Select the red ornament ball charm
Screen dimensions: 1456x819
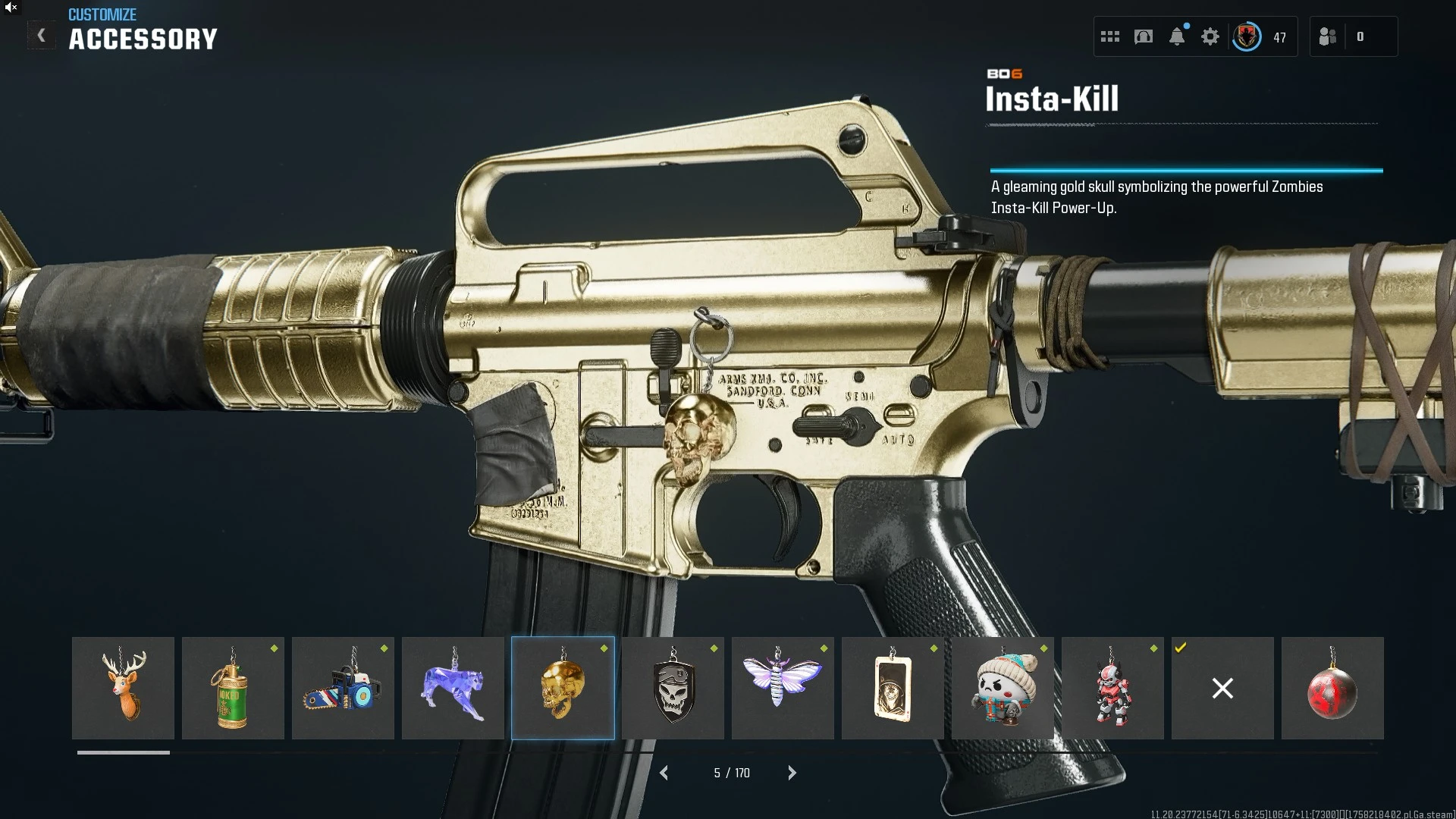[1332, 688]
